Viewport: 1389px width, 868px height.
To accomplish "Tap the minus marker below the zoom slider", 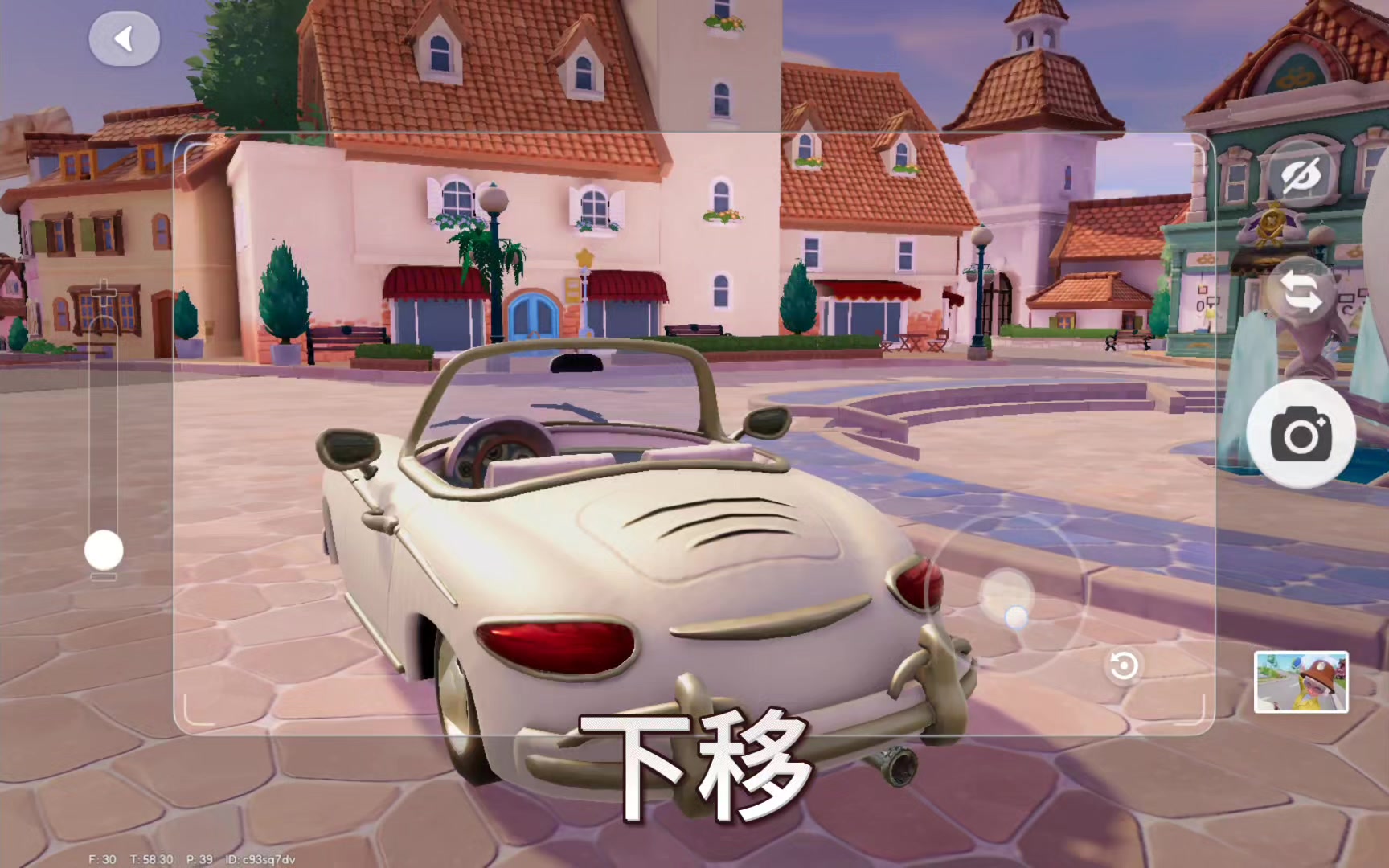I will click(102, 575).
